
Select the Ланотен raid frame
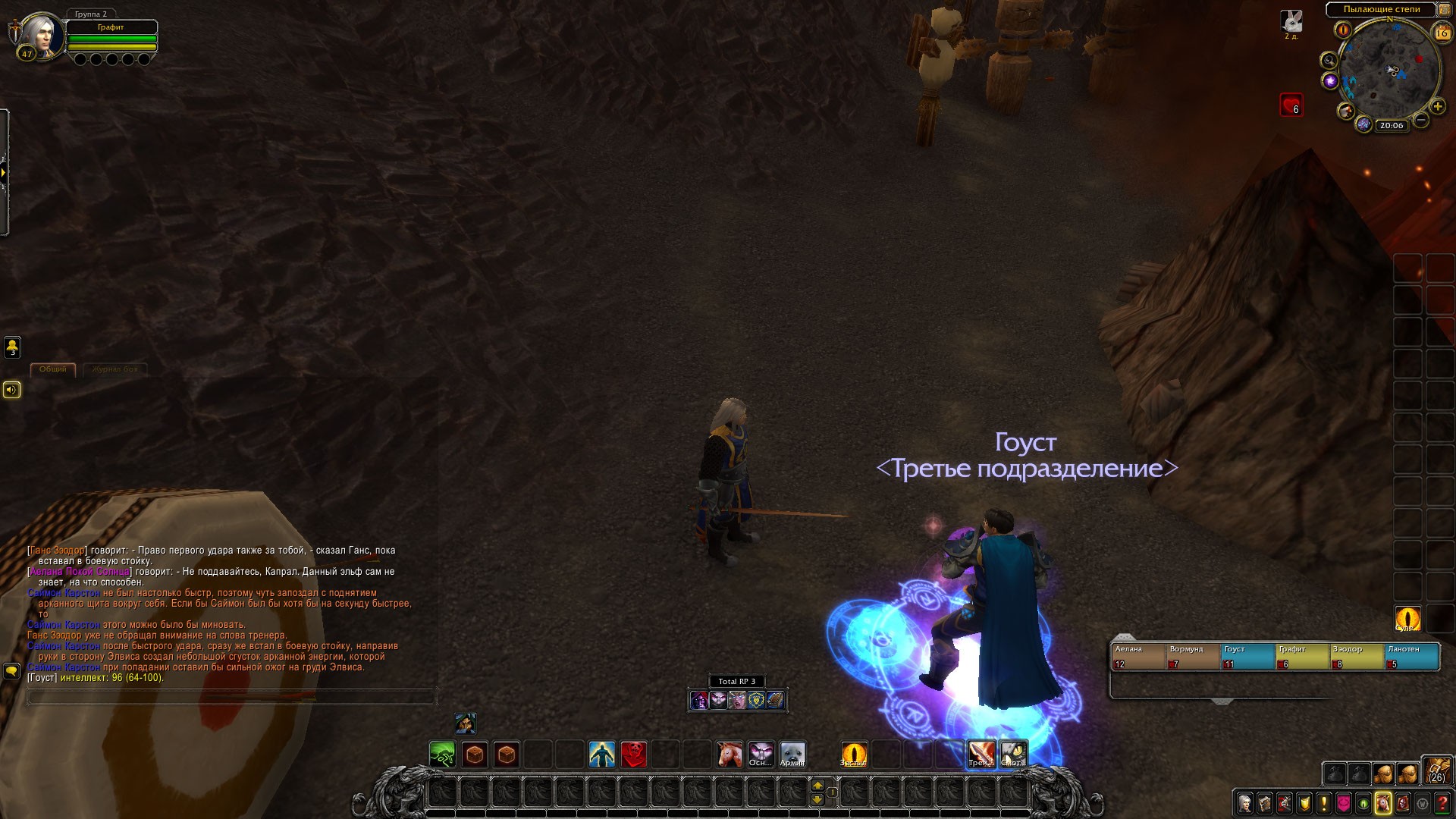point(1411,657)
